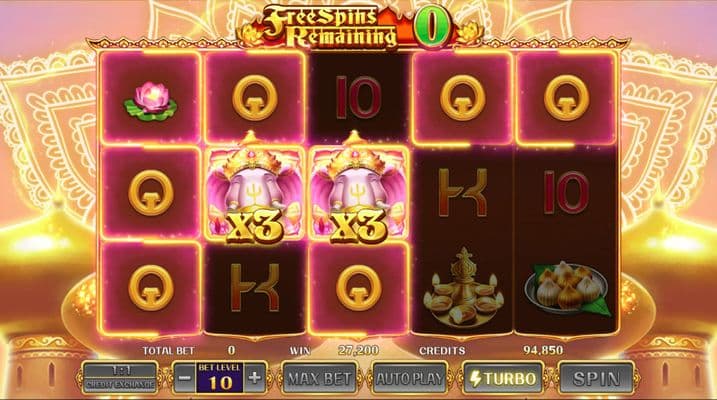Click the Spin button
Viewport: 717px width, 400px height.
(596, 378)
